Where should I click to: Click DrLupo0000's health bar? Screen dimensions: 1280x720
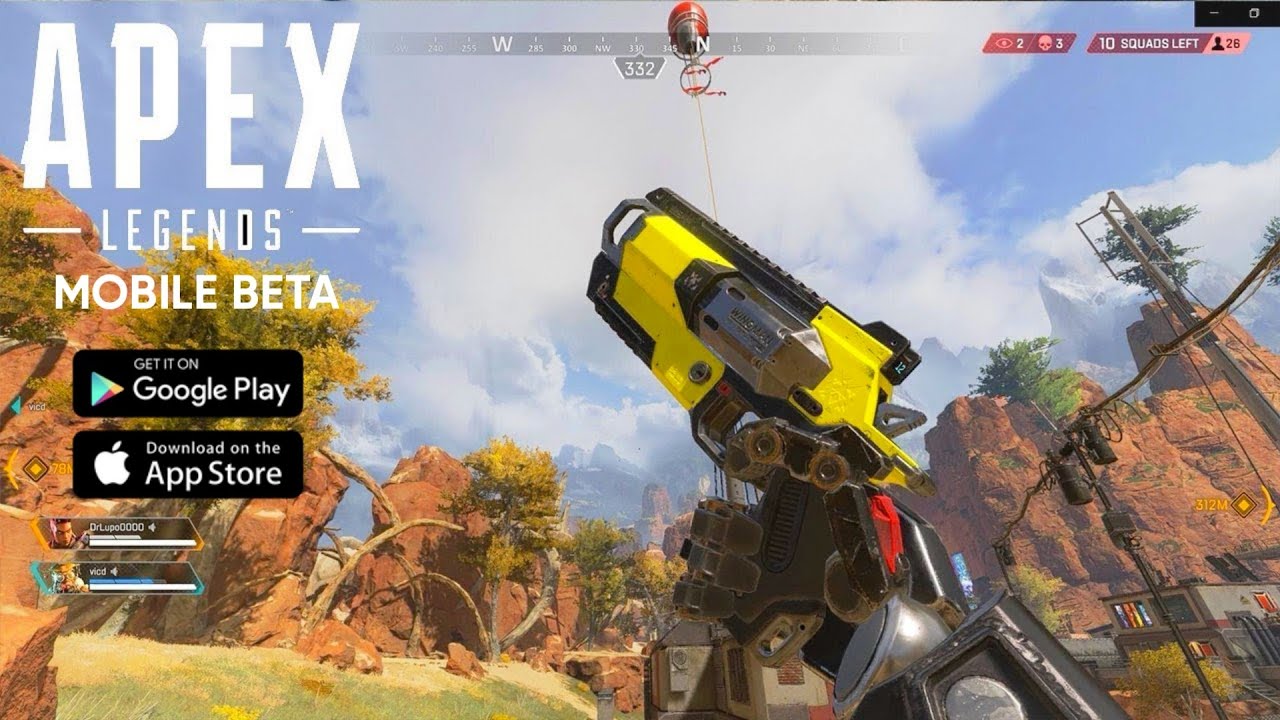(x=137, y=543)
